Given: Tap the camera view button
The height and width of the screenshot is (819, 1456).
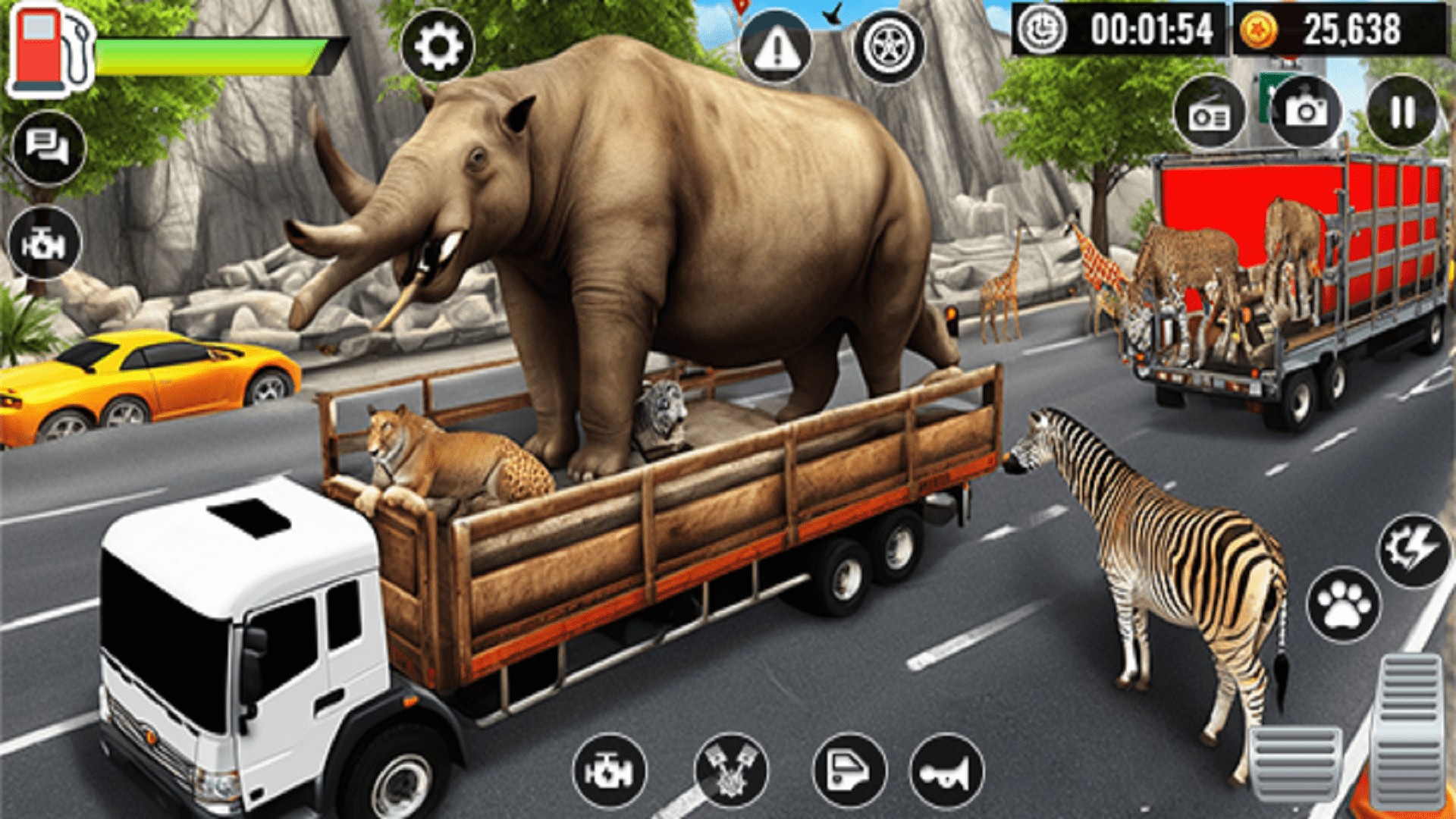Looking at the screenshot, I should pos(1306,112).
